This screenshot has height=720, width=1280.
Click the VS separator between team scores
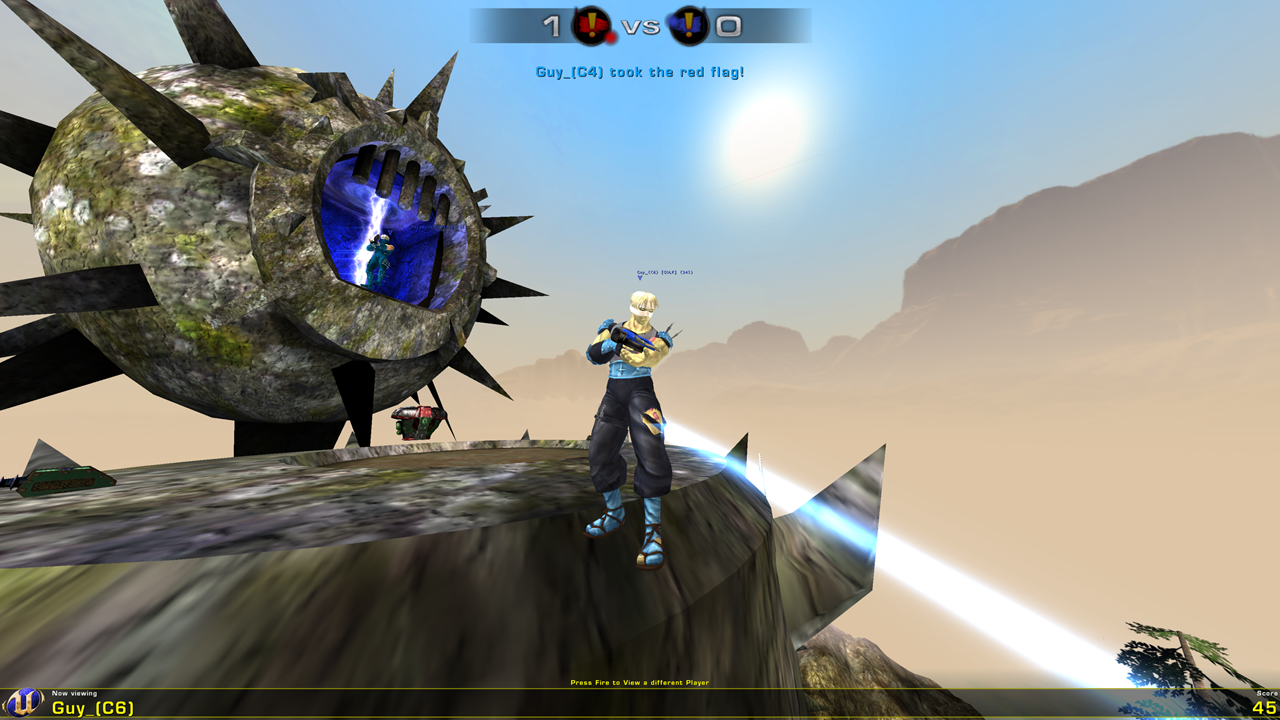pos(640,27)
